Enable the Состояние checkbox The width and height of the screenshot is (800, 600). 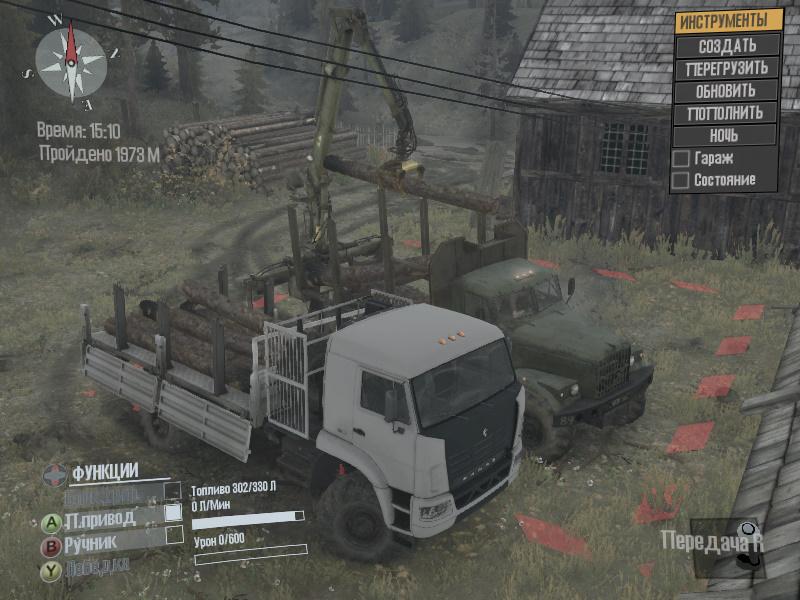pyautogui.click(x=681, y=181)
